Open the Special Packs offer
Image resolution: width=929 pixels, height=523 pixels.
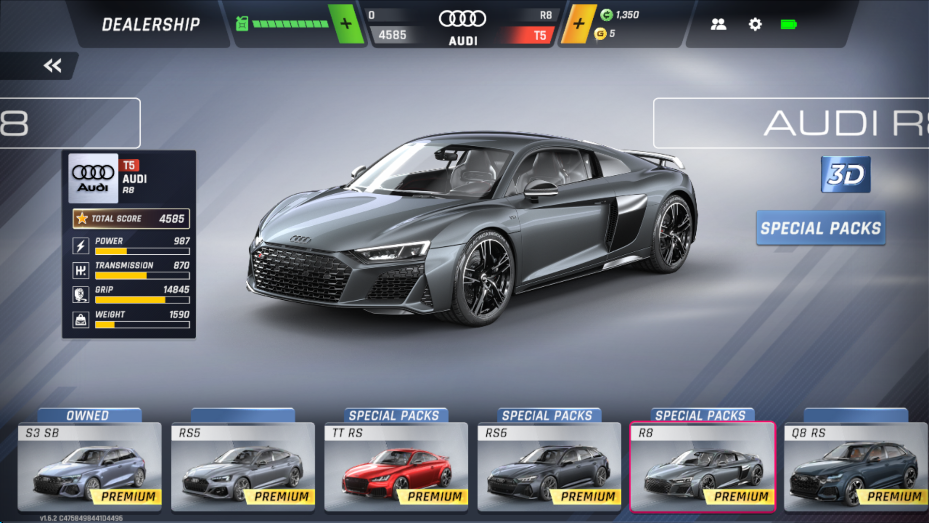click(820, 228)
